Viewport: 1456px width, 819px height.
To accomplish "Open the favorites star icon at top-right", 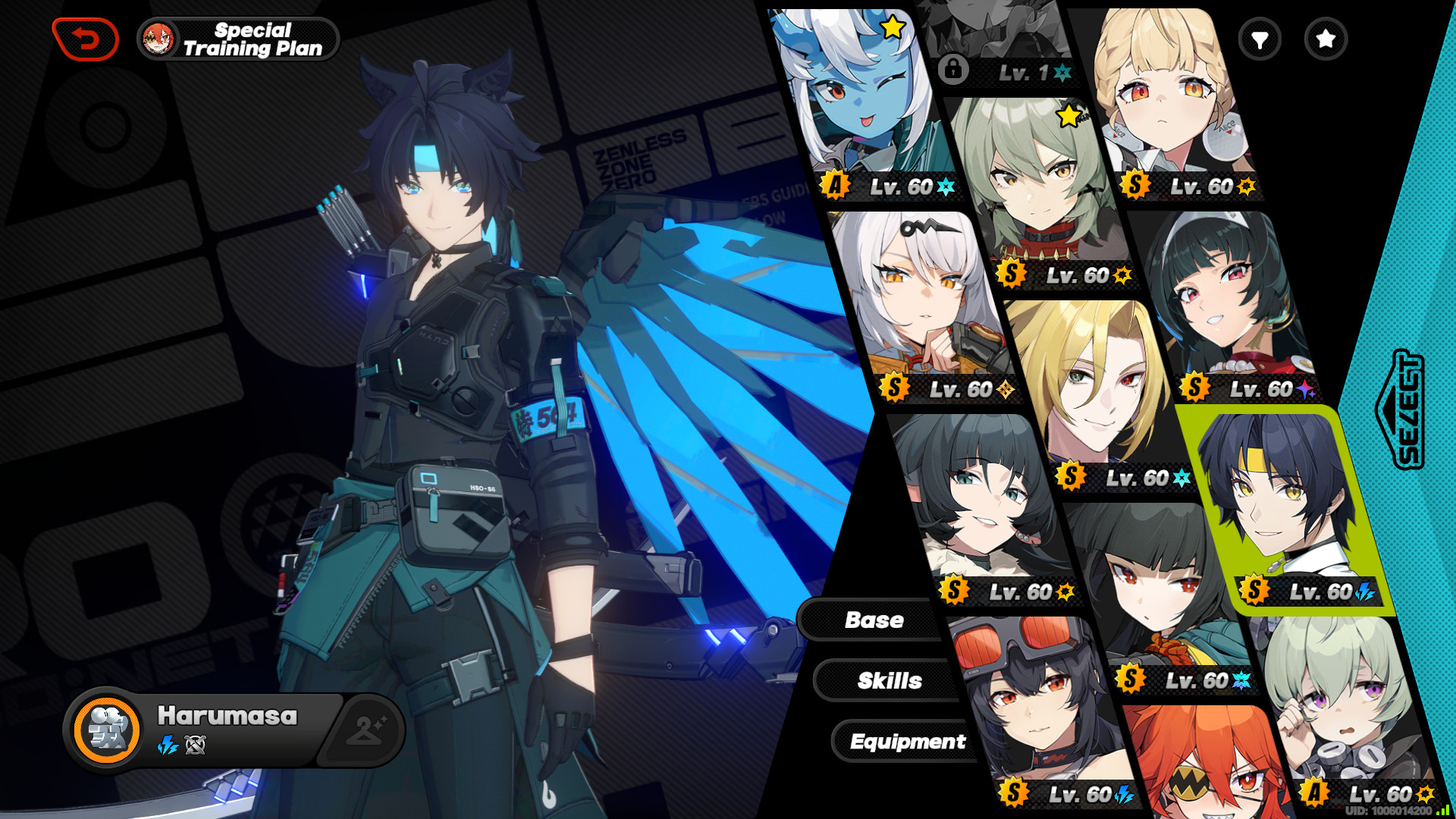I will click(1326, 39).
